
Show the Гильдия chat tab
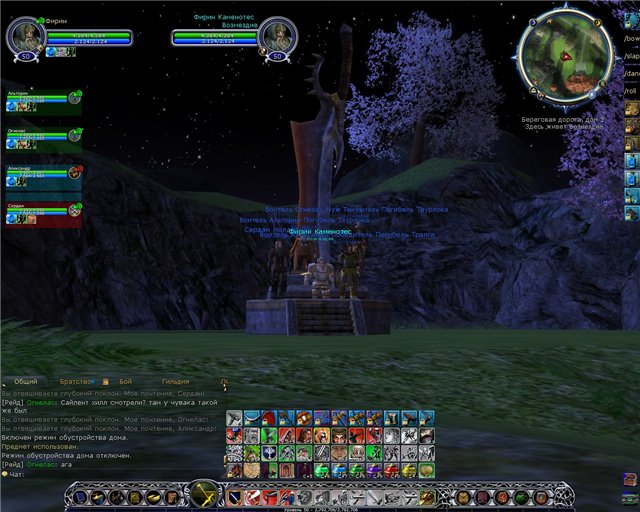point(177,381)
